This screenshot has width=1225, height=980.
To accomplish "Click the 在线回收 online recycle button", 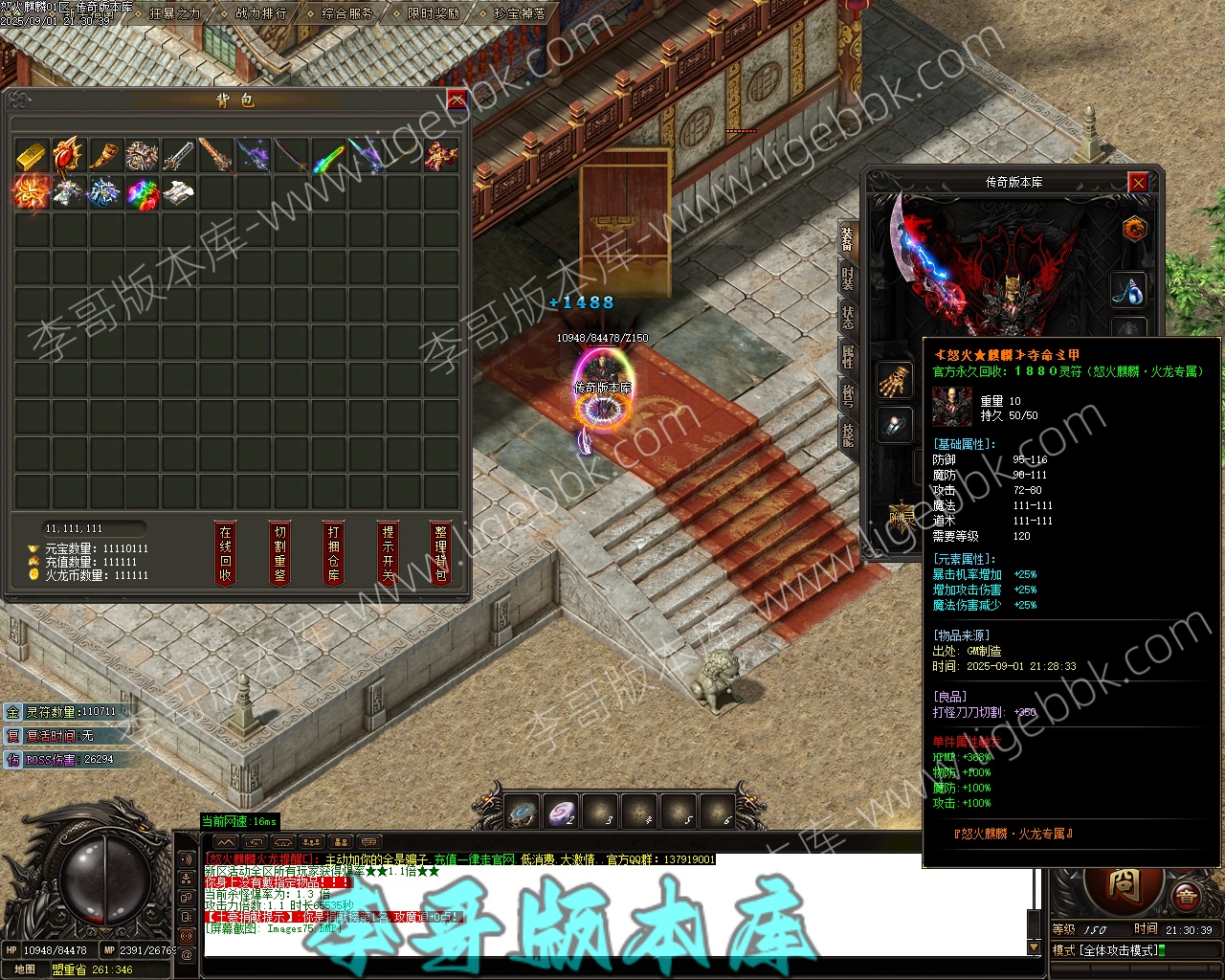I will pyautogui.click(x=225, y=553).
